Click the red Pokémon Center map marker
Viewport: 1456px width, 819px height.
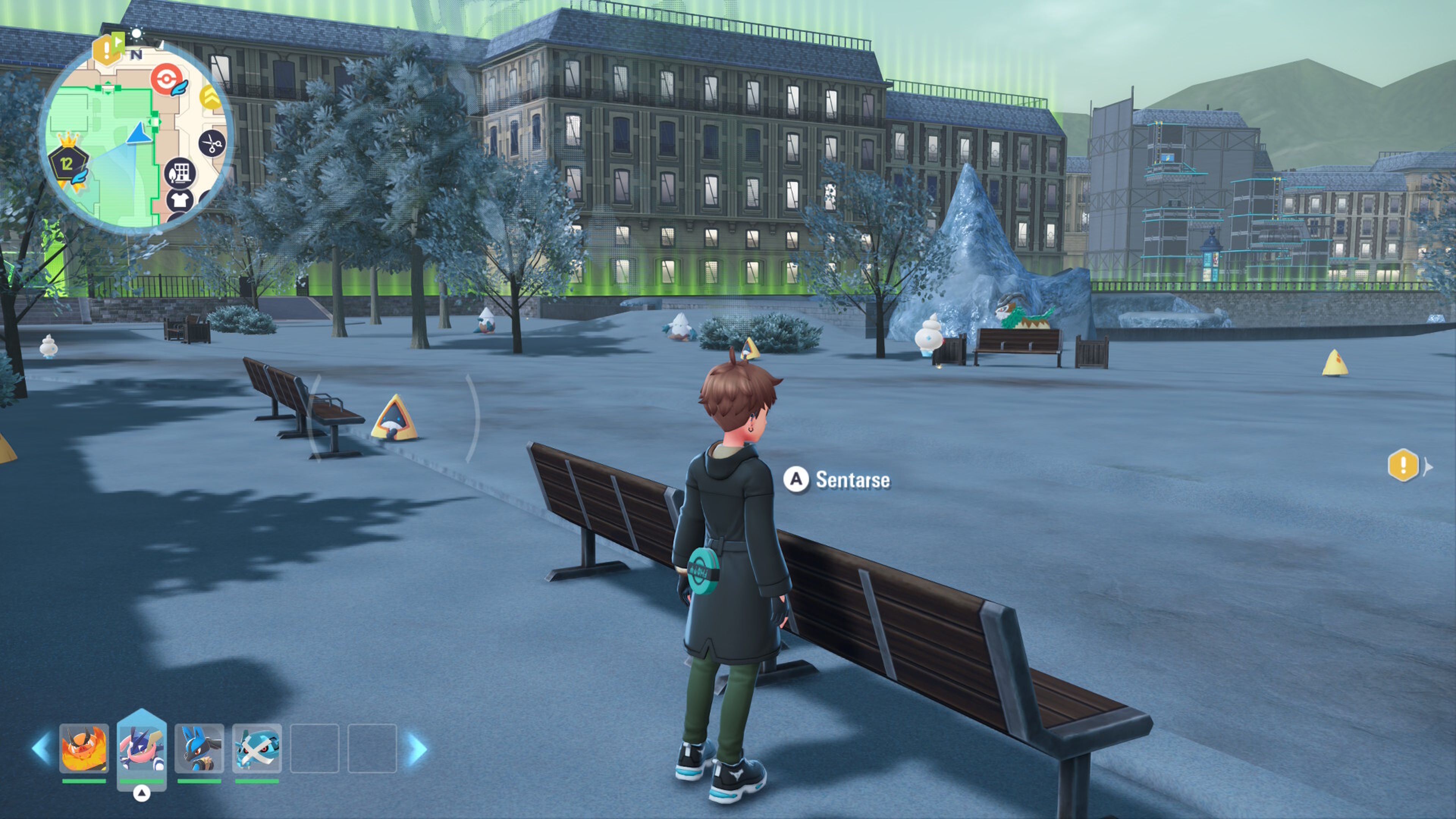pyautogui.click(x=166, y=79)
